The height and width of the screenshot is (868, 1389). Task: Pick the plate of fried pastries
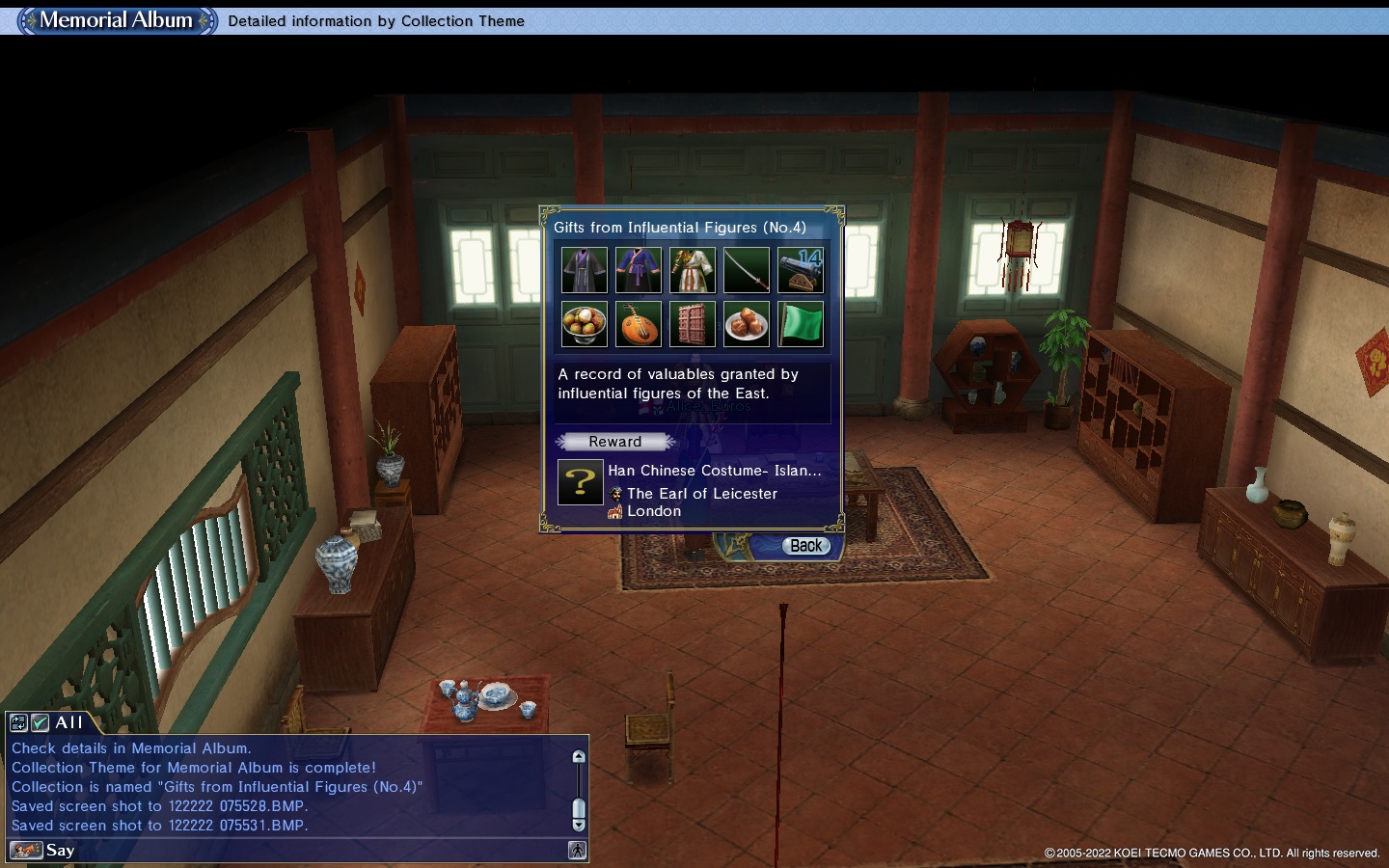point(747,324)
